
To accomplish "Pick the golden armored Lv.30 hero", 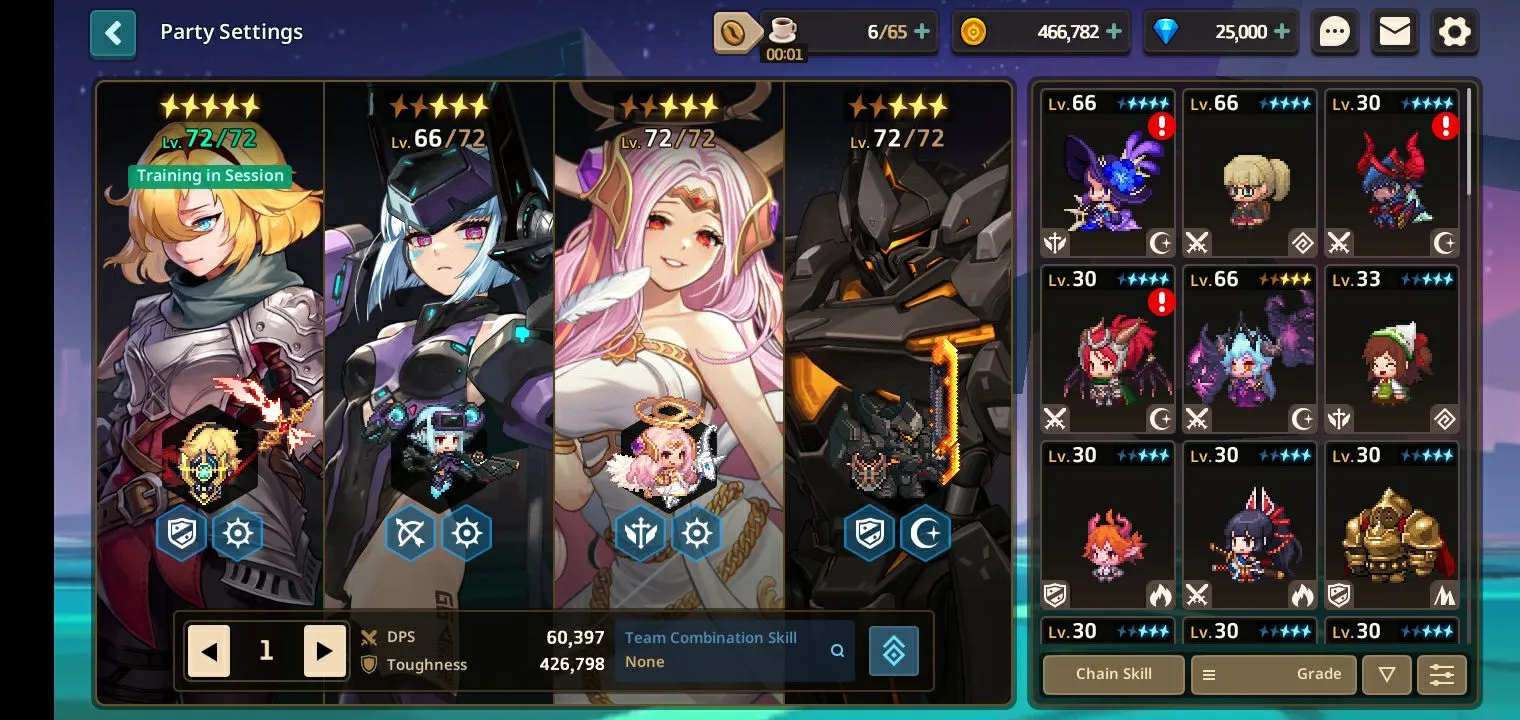I will [1392, 526].
